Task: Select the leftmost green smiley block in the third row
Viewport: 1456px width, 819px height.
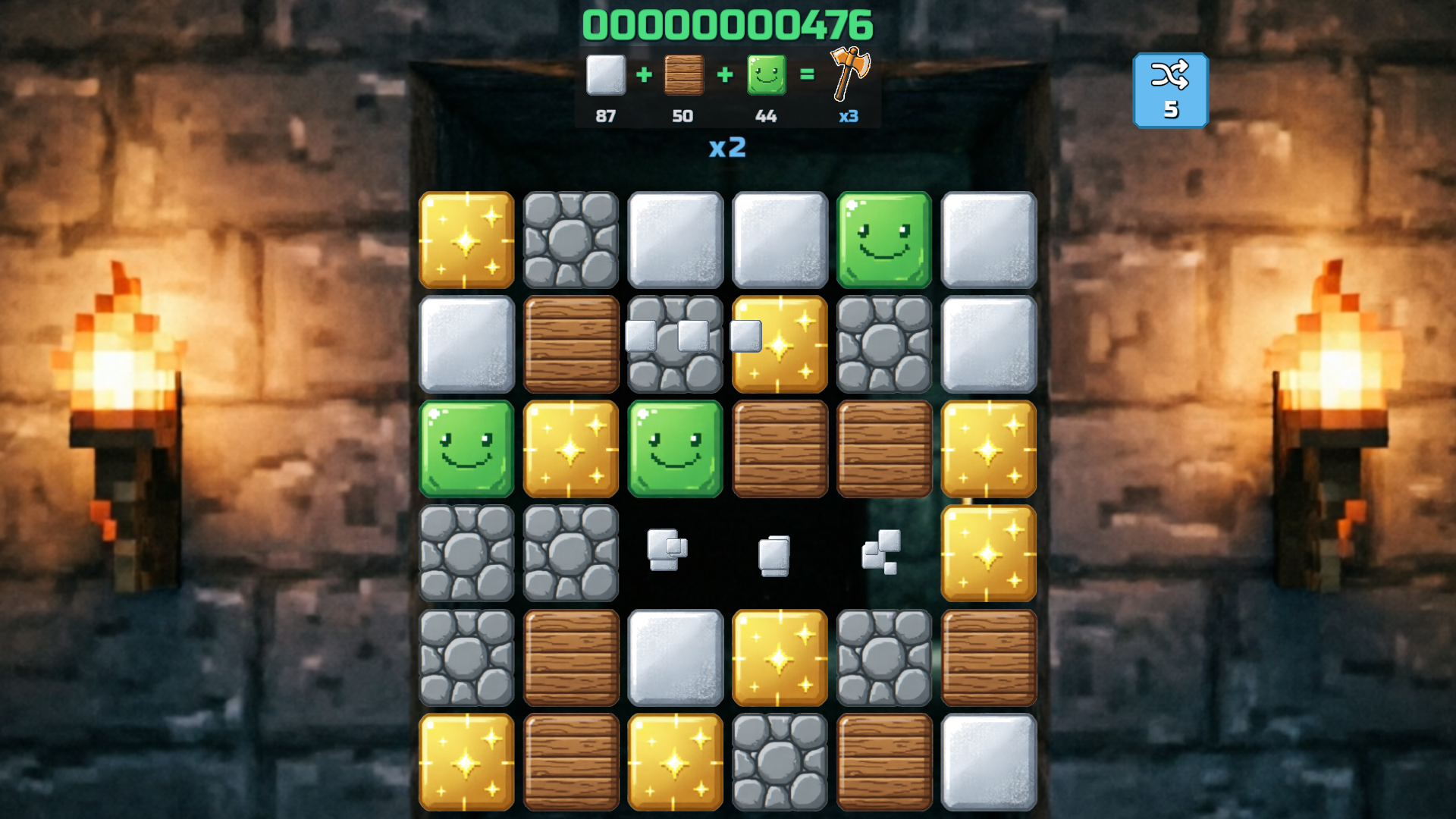Action: tap(466, 450)
